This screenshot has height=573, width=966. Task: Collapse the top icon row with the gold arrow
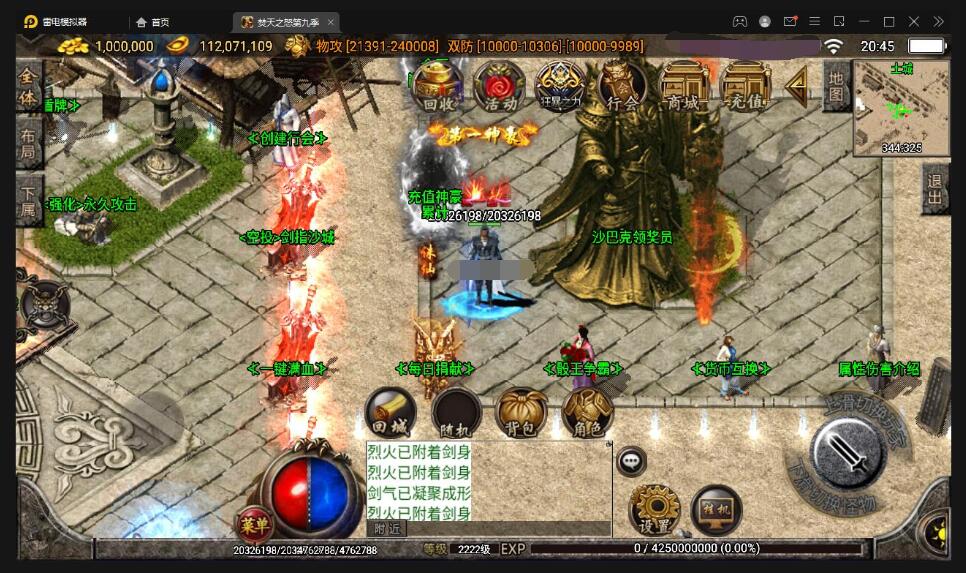pos(797,86)
